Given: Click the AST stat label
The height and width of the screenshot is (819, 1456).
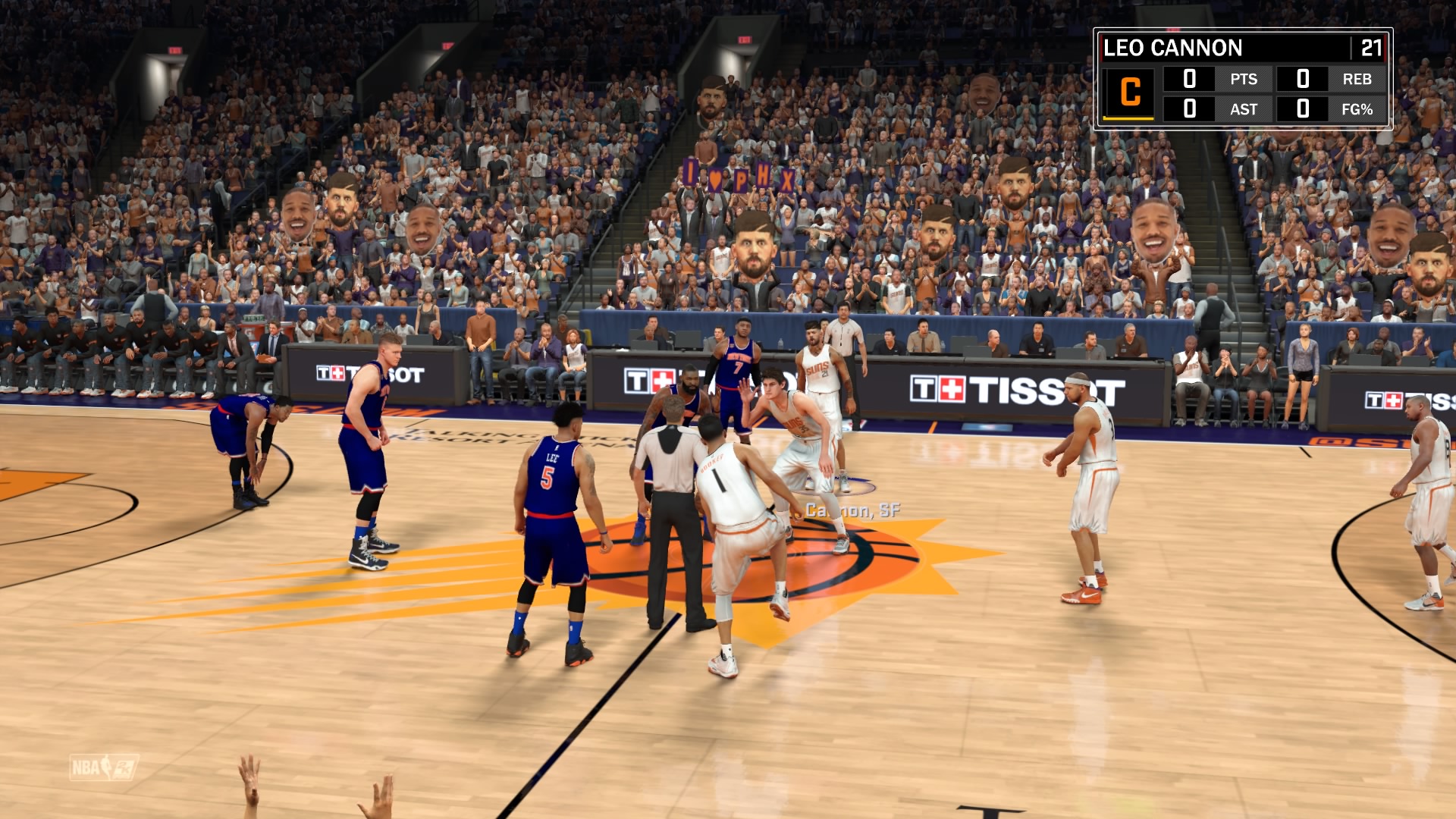Looking at the screenshot, I should 1244,108.
